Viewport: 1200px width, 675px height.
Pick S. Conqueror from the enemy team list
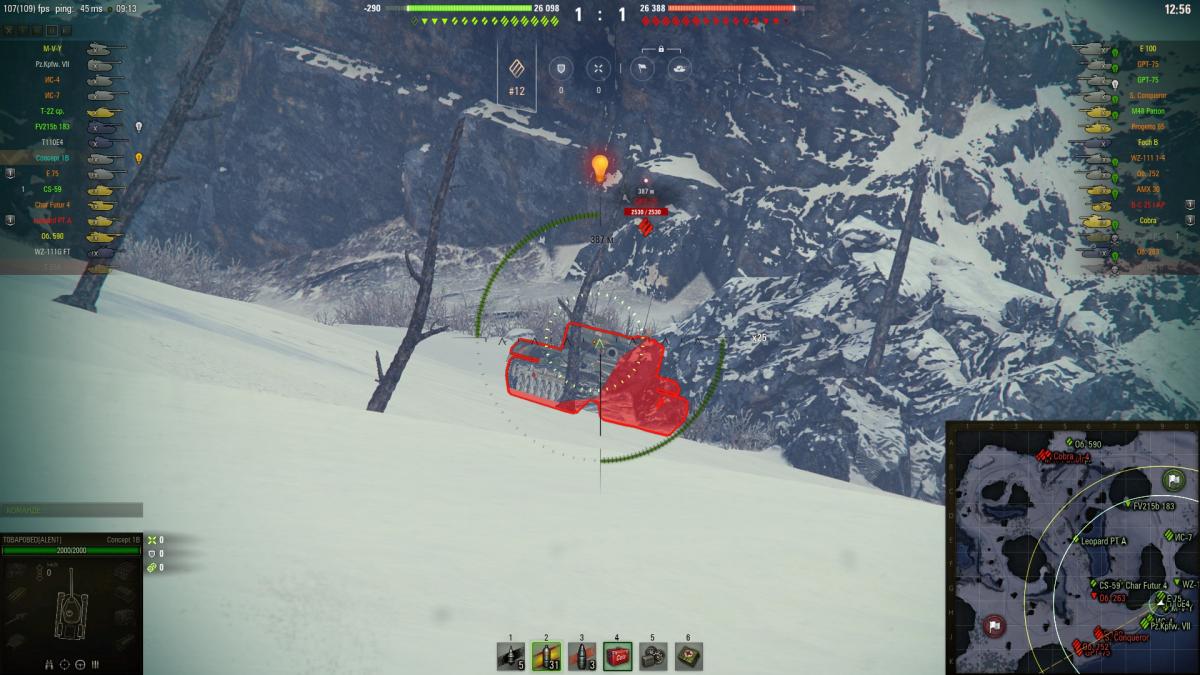pyautogui.click(x=1146, y=96)
